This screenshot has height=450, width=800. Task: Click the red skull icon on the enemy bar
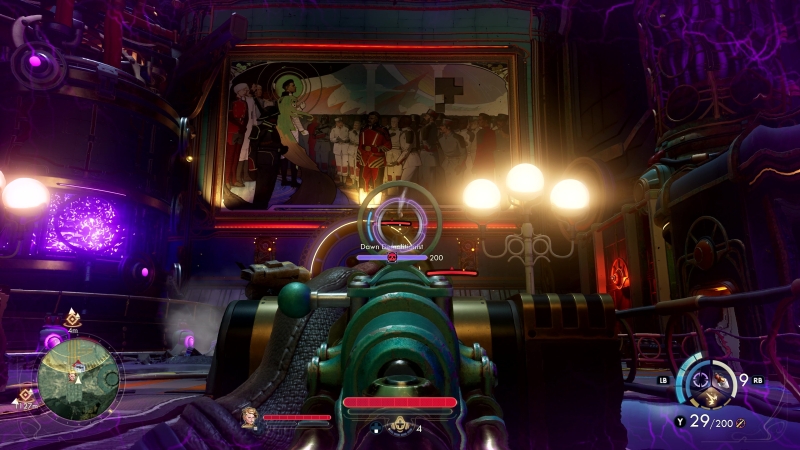(393, 257)
